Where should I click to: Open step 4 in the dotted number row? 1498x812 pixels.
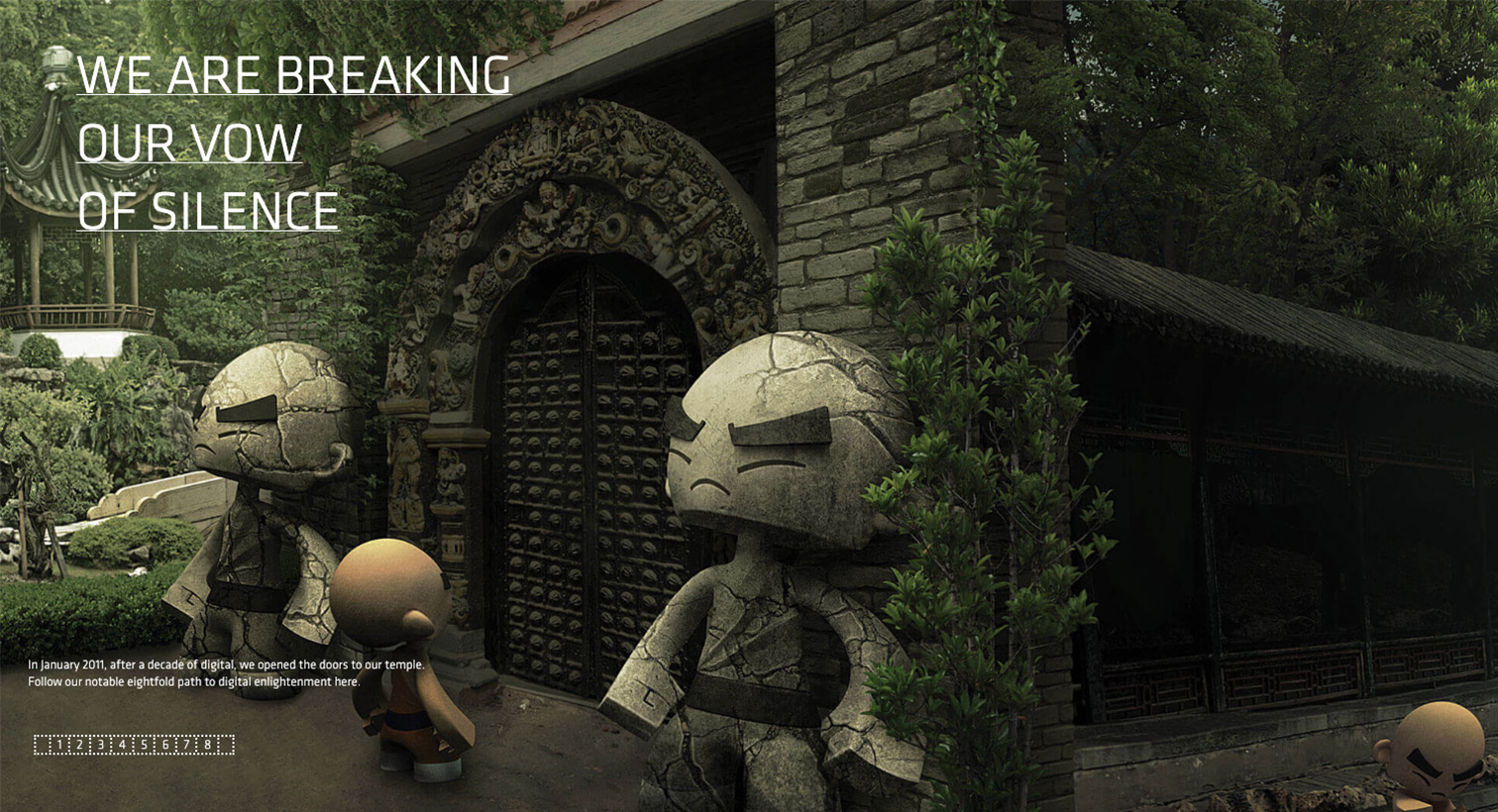click(123, 745)
